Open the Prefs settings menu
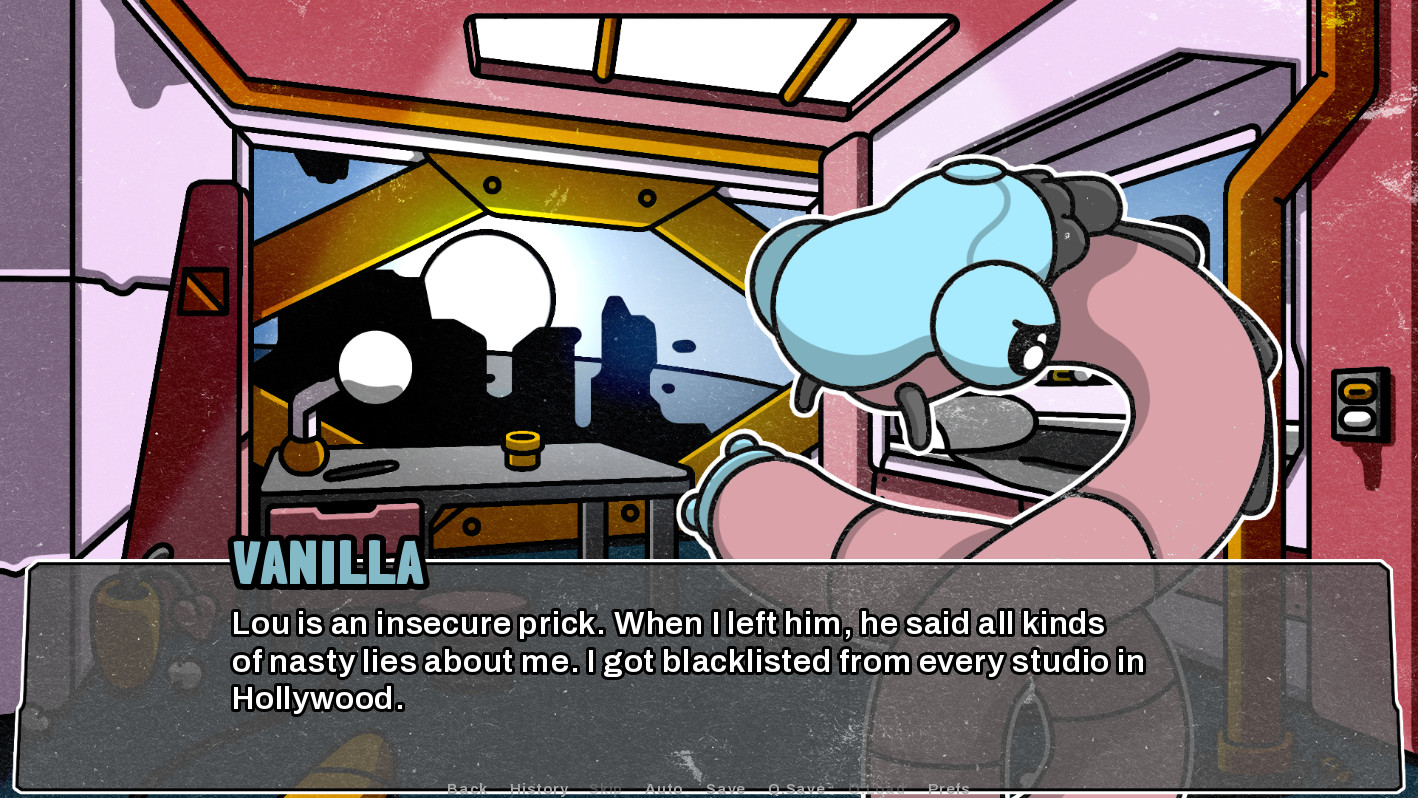Image resolution: width=1418 pixels, height=798 pixels. click(x=949, y=788)
